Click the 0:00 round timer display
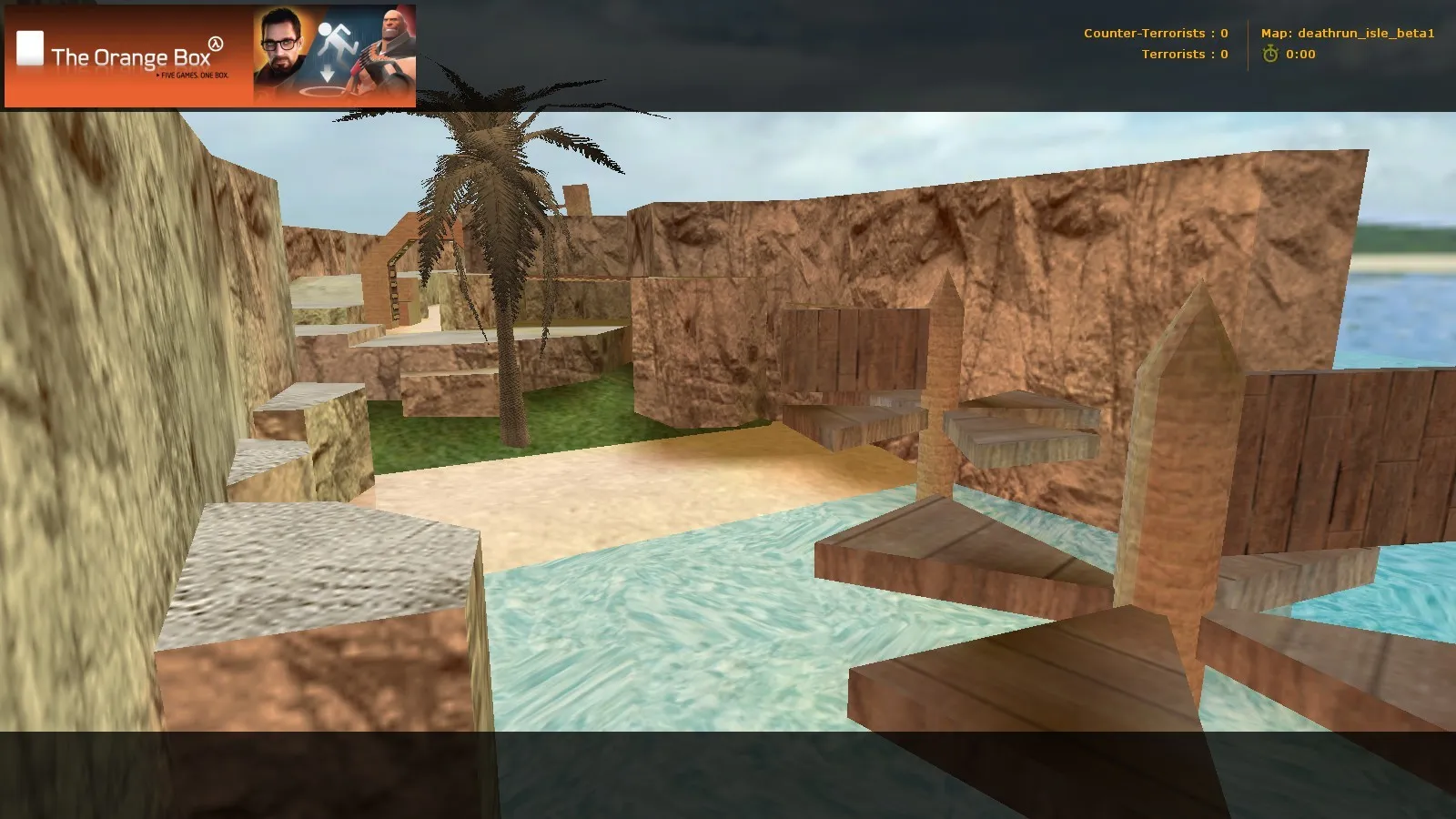The width and height of the screenshot is (1456, 819). (x=1302, y=54)
